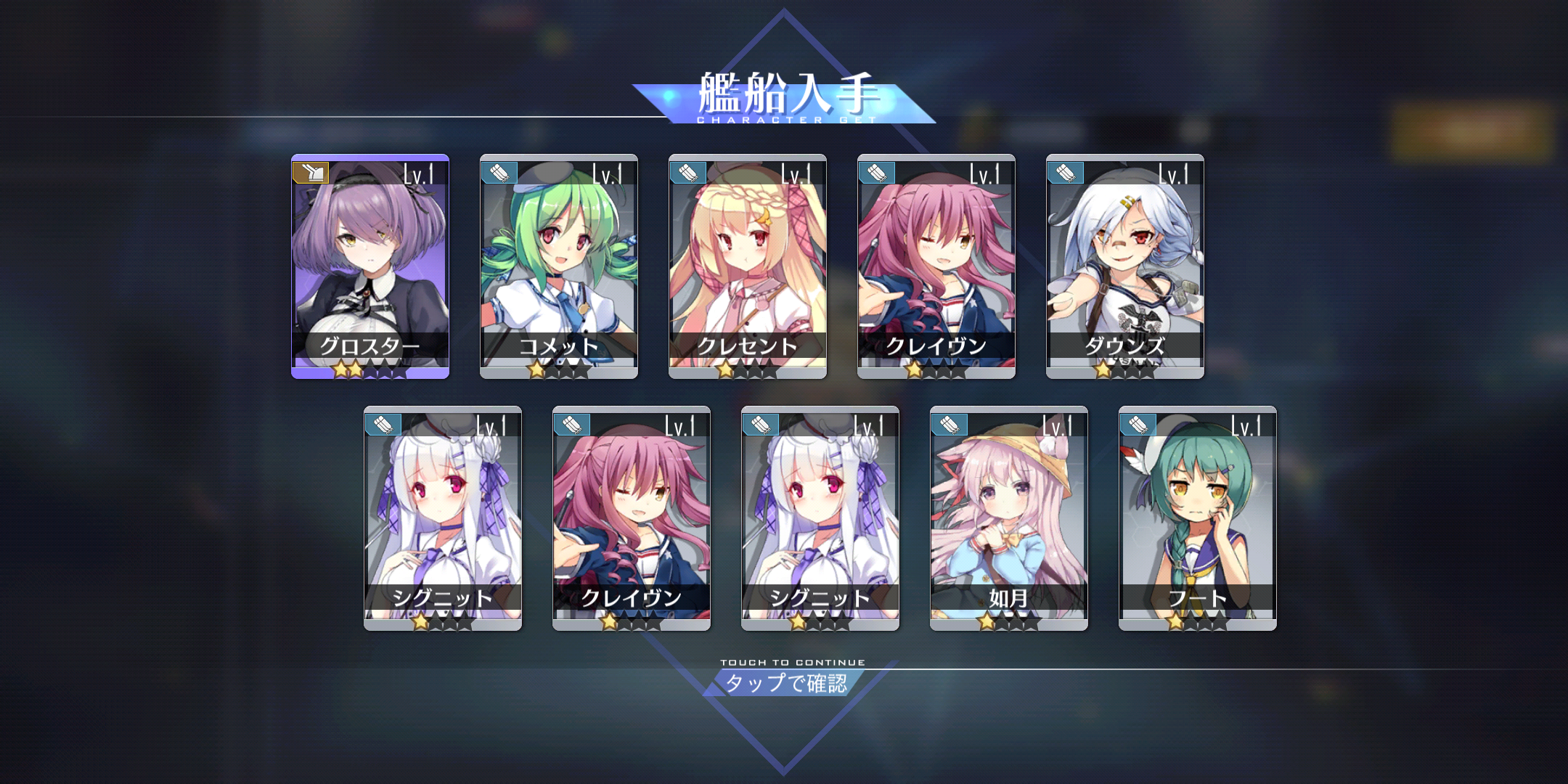This screenshot has height=784, width=1568.
Task: Open the クレセント ship card
Action: click(748, 266)
